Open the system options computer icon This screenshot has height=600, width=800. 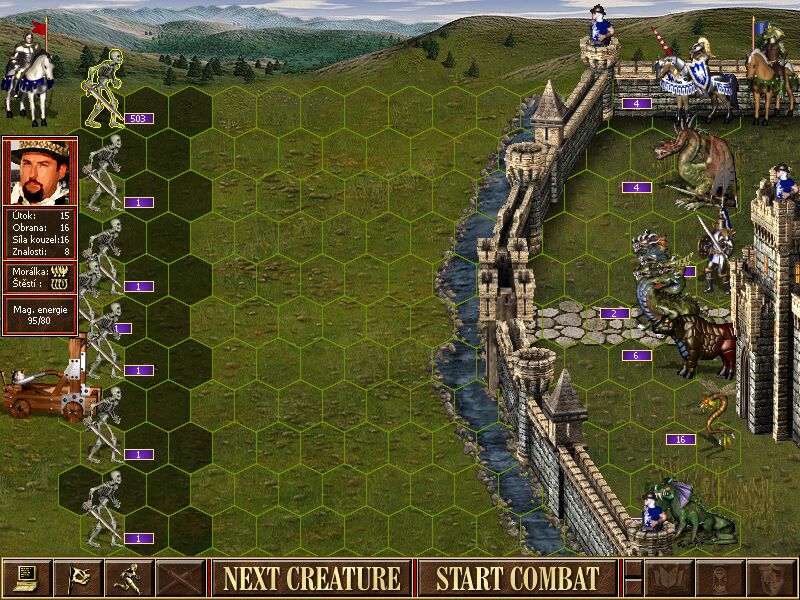(26, 578)
